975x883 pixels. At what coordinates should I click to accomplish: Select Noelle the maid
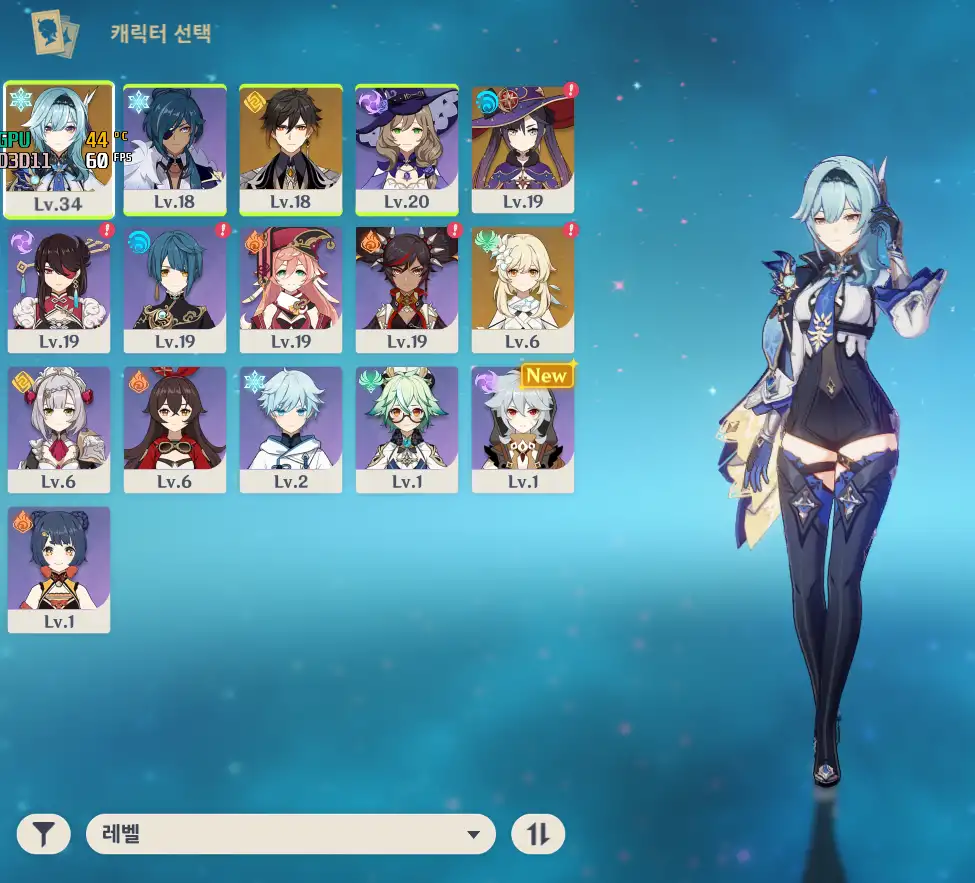pos(59,428)
